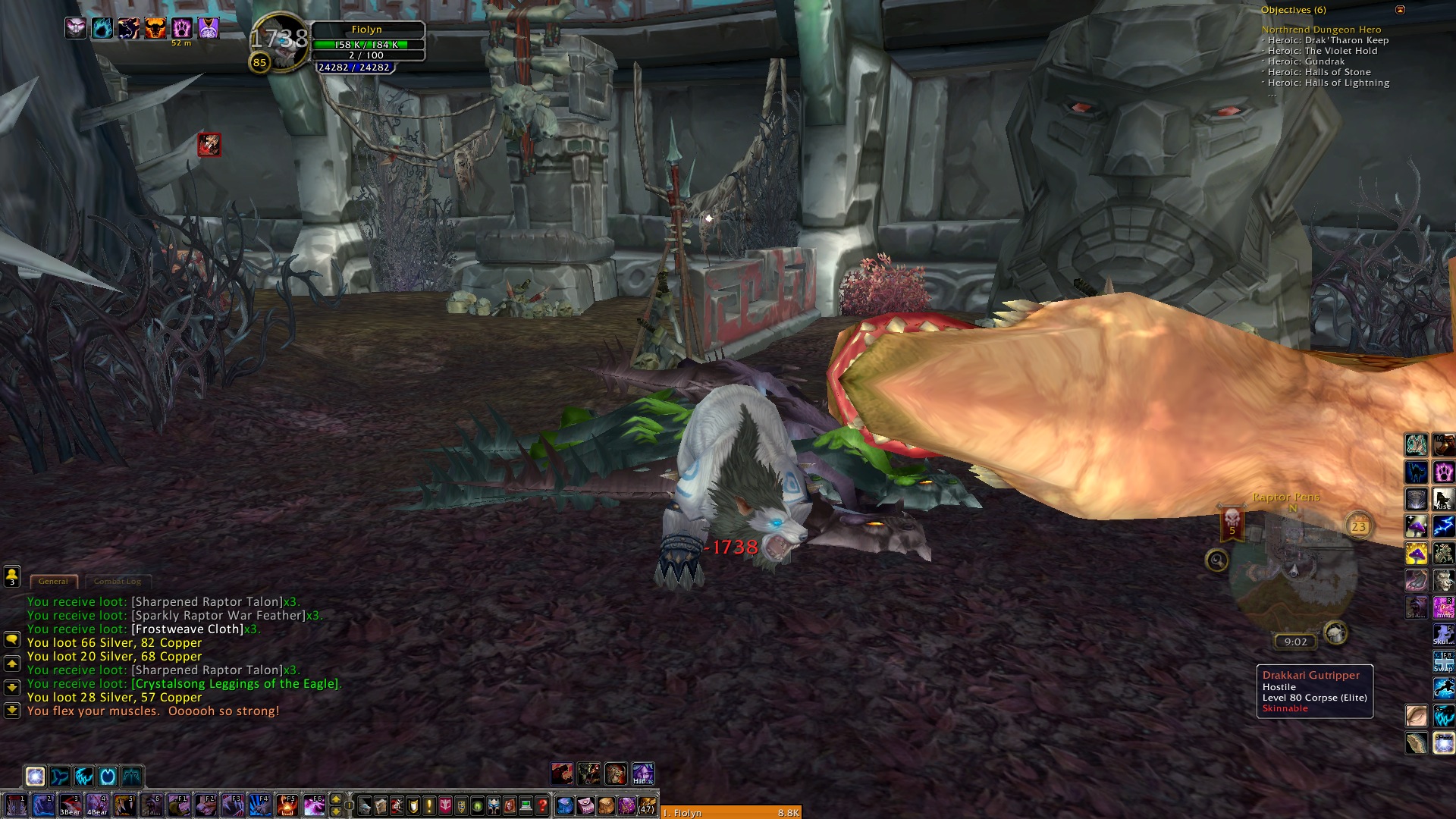Select the glowing white stance form button

point(35,777)
